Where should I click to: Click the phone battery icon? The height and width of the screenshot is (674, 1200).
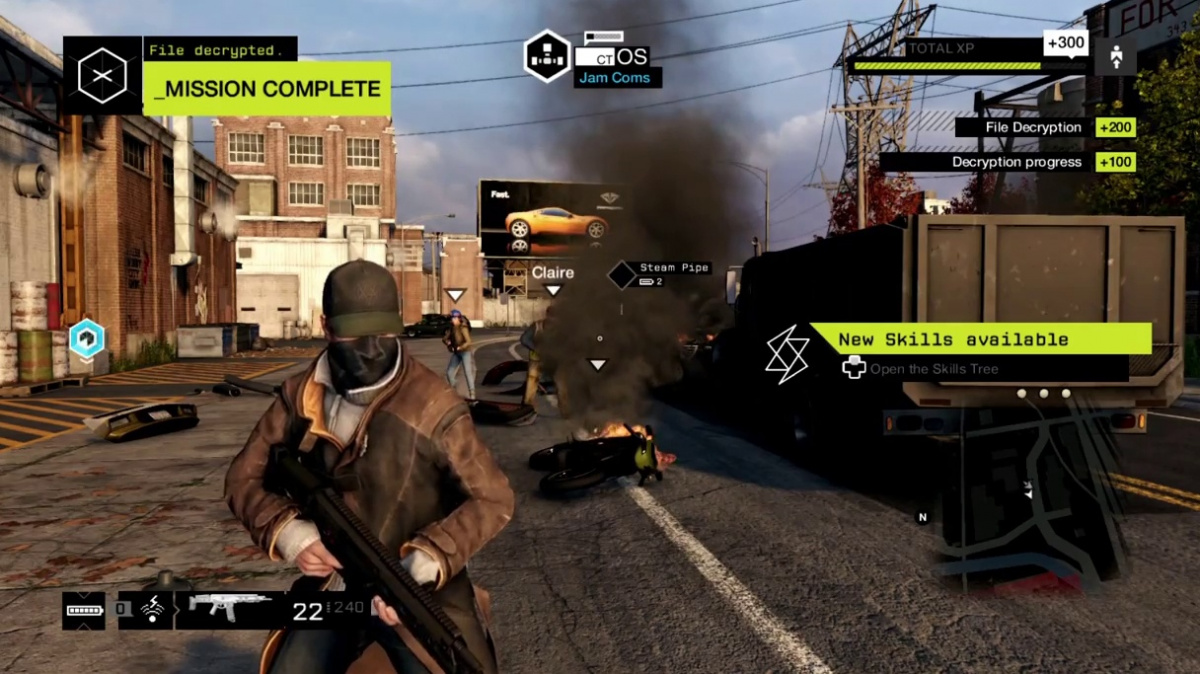pos(83,609)
